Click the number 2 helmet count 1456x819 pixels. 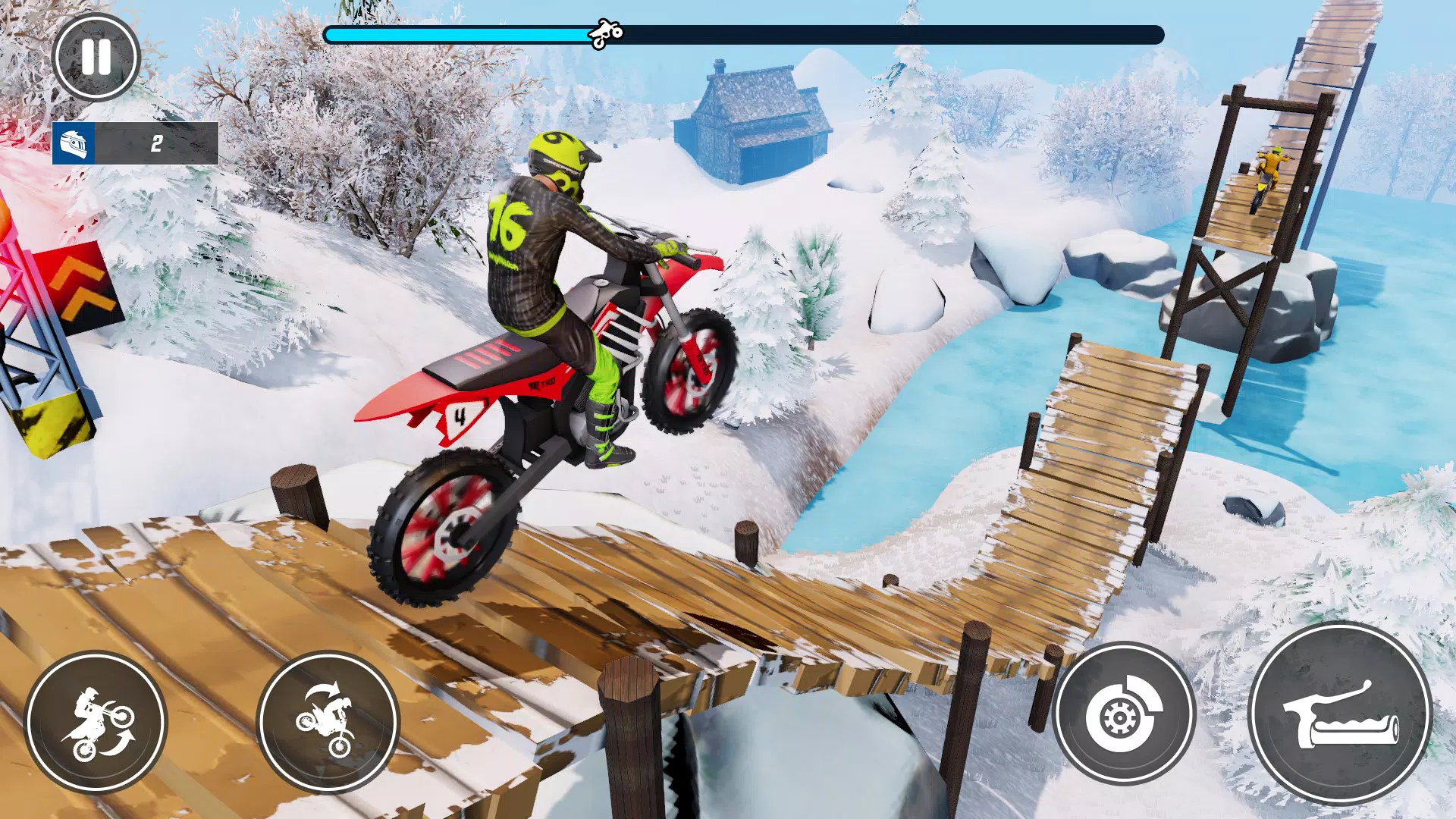156,143
